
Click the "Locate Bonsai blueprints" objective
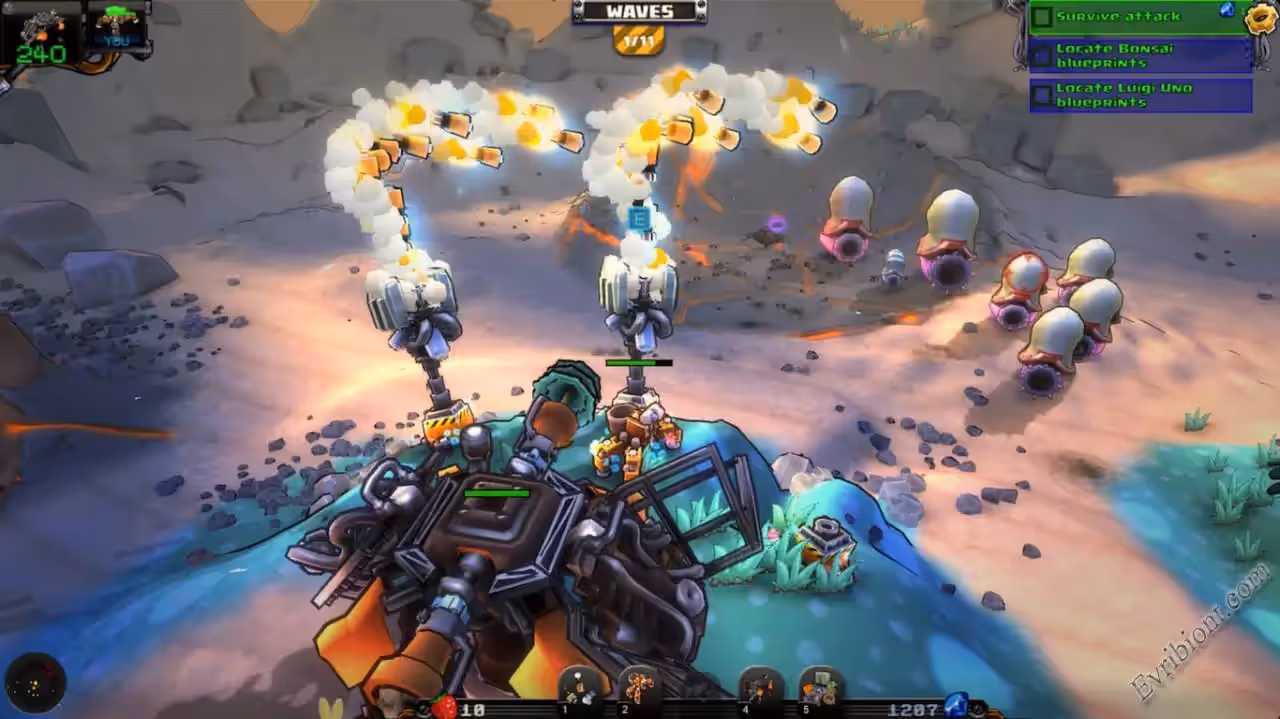click(x=1140, y=55)
